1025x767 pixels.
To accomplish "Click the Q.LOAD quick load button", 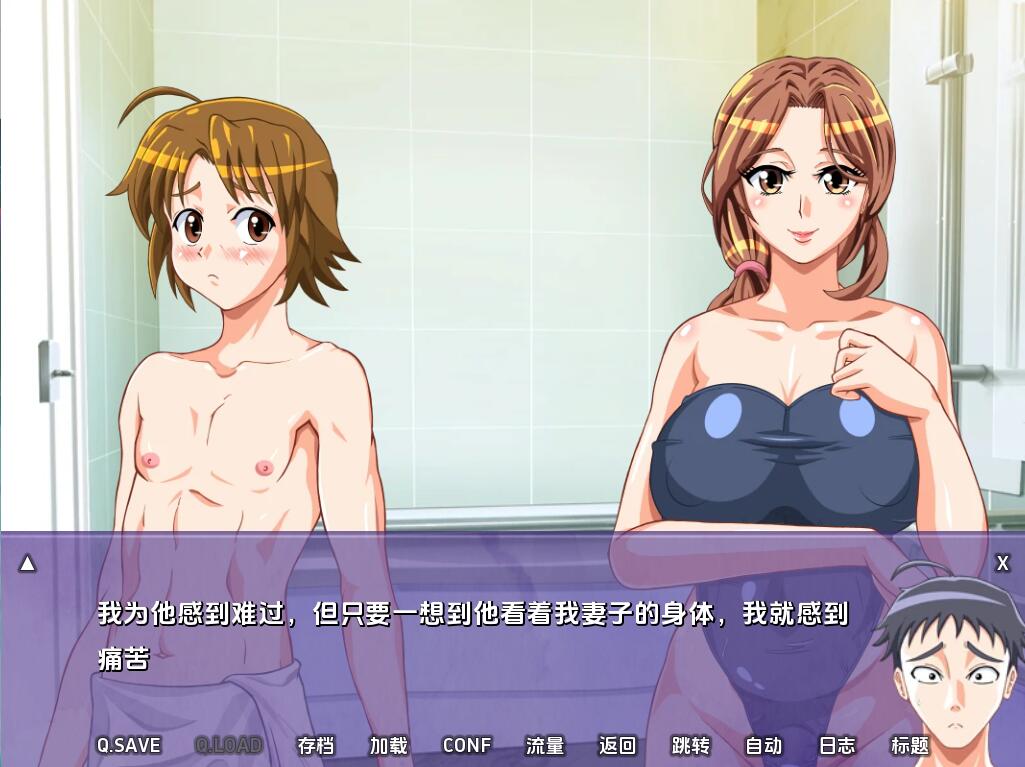I will (x=228, y=745).
